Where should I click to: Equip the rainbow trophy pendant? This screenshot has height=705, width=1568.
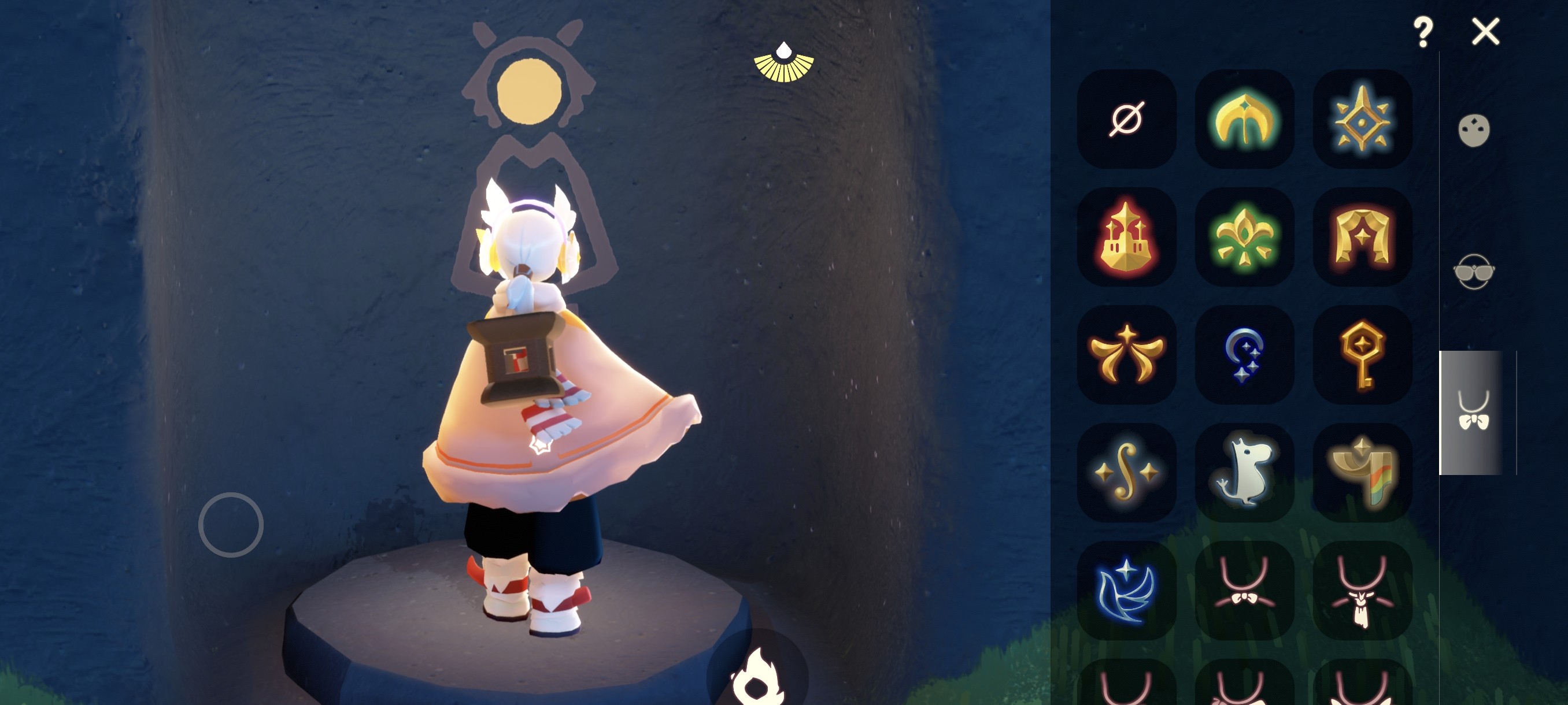pos(1362,473)
